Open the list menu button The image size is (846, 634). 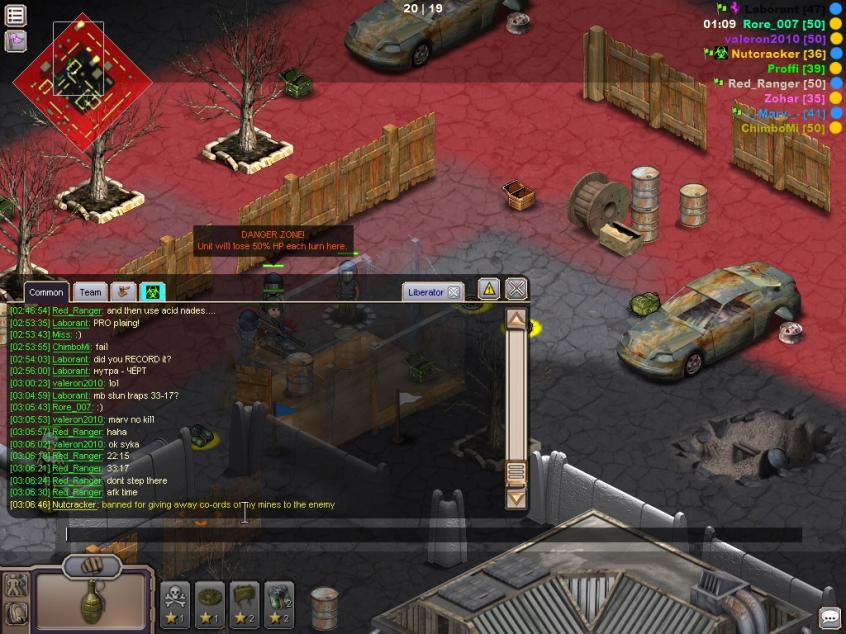(15, 15)
